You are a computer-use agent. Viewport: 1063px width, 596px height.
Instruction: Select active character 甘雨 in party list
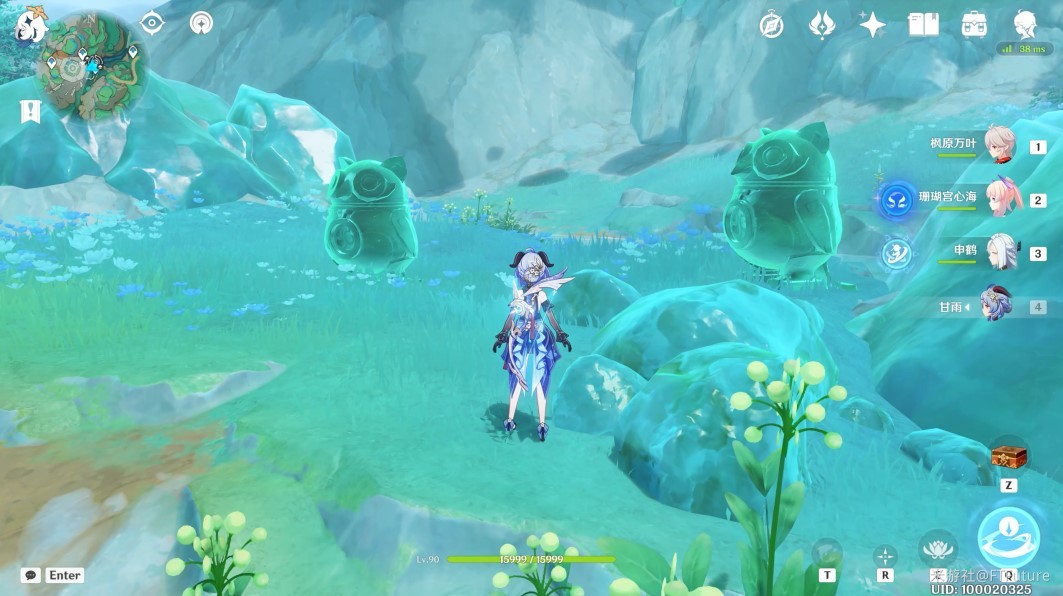point(996,305)
